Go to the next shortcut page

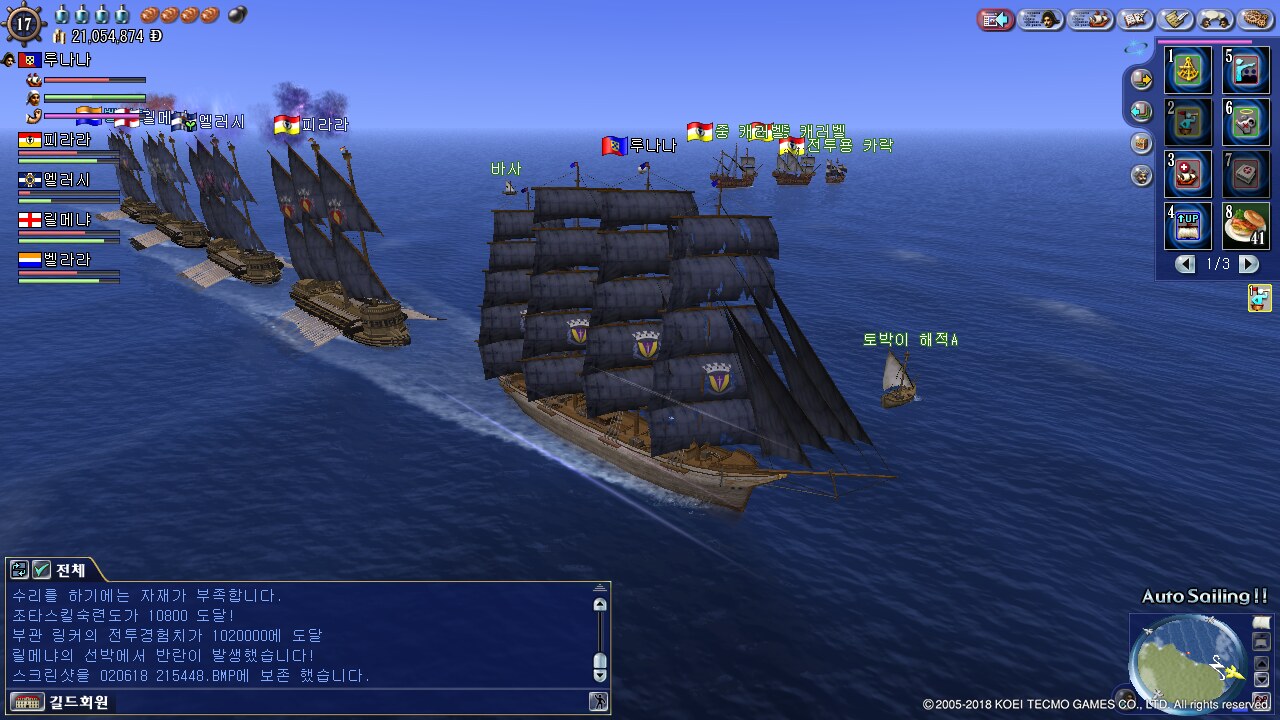pos(1249,264)
